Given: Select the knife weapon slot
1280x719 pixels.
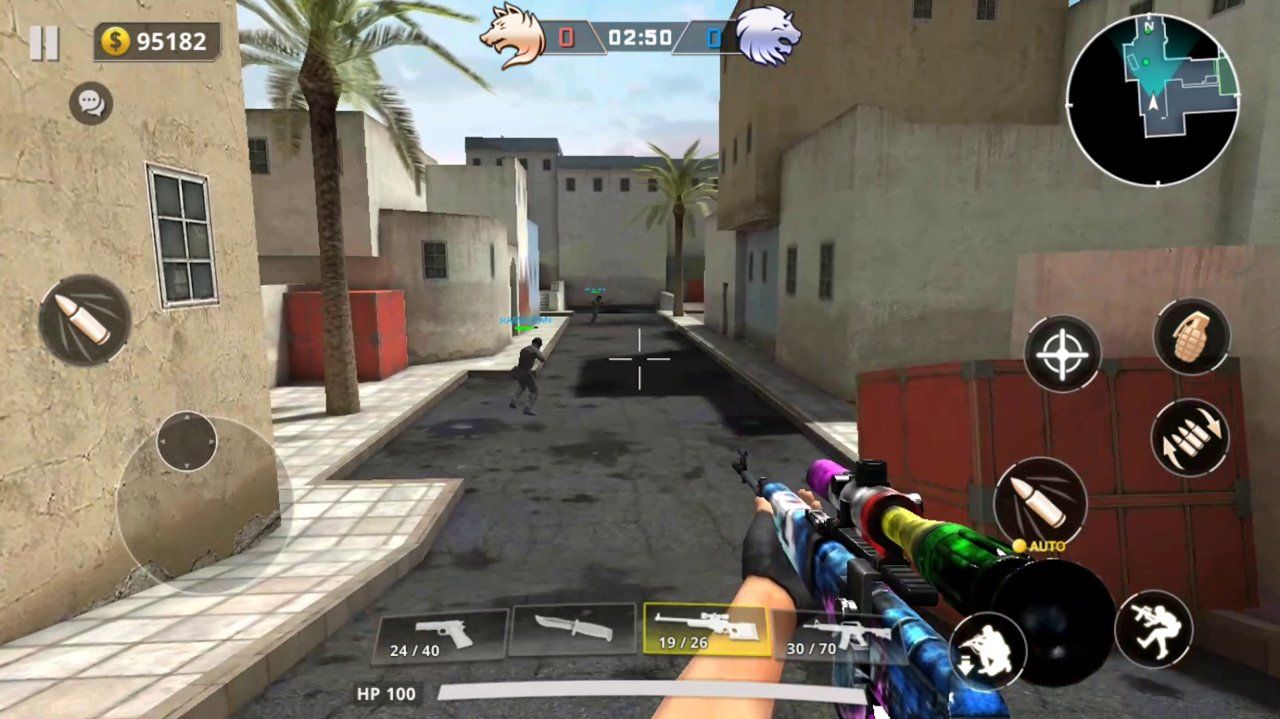Looking at the screenshot, I should click(572, 630).
